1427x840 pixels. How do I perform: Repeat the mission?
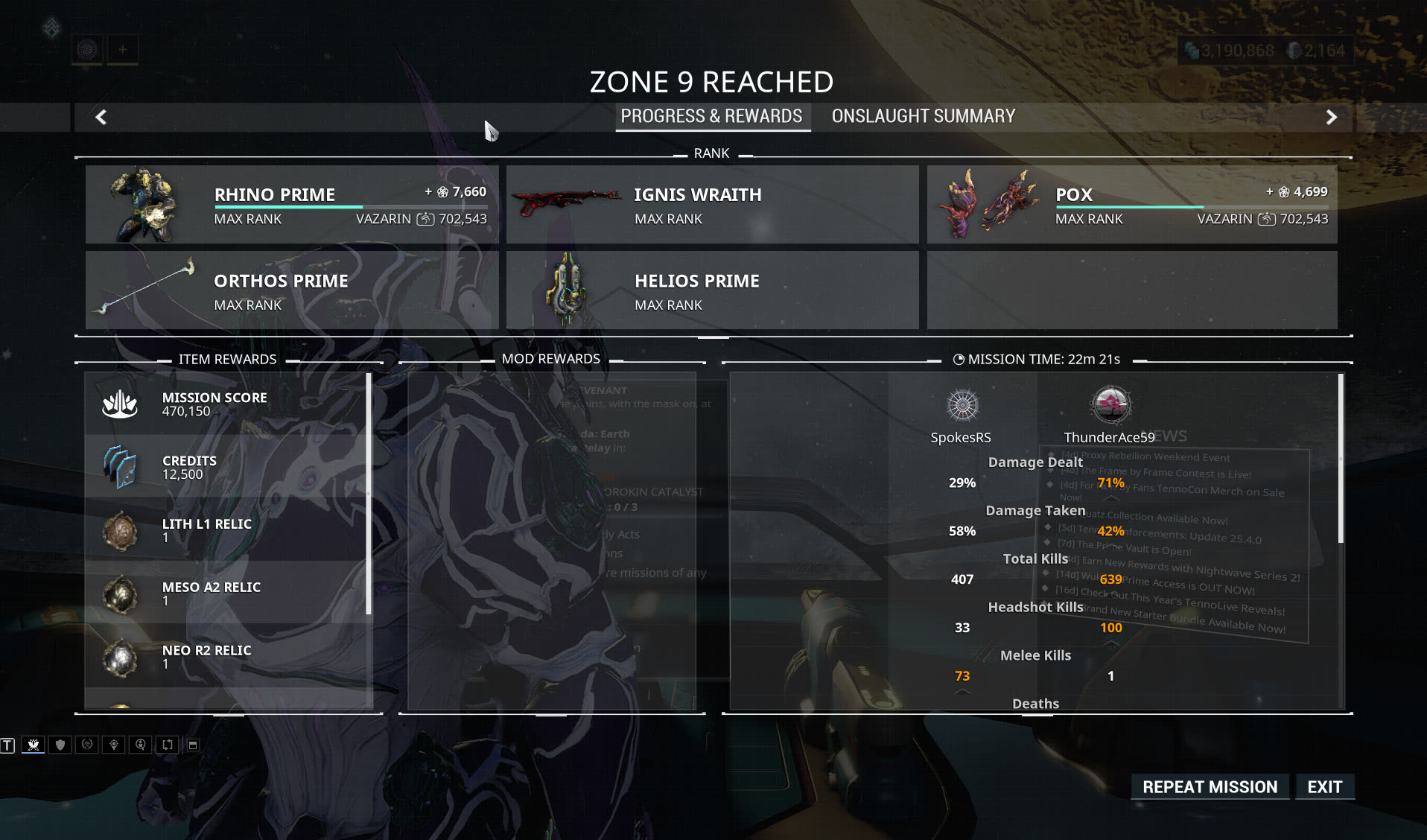coord(1210,786)
